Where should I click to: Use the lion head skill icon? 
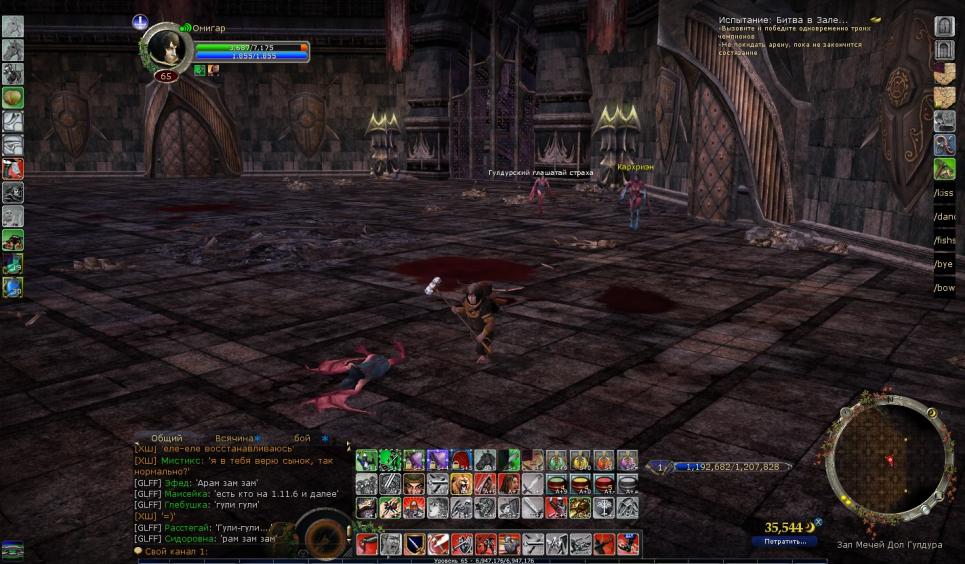462,484
